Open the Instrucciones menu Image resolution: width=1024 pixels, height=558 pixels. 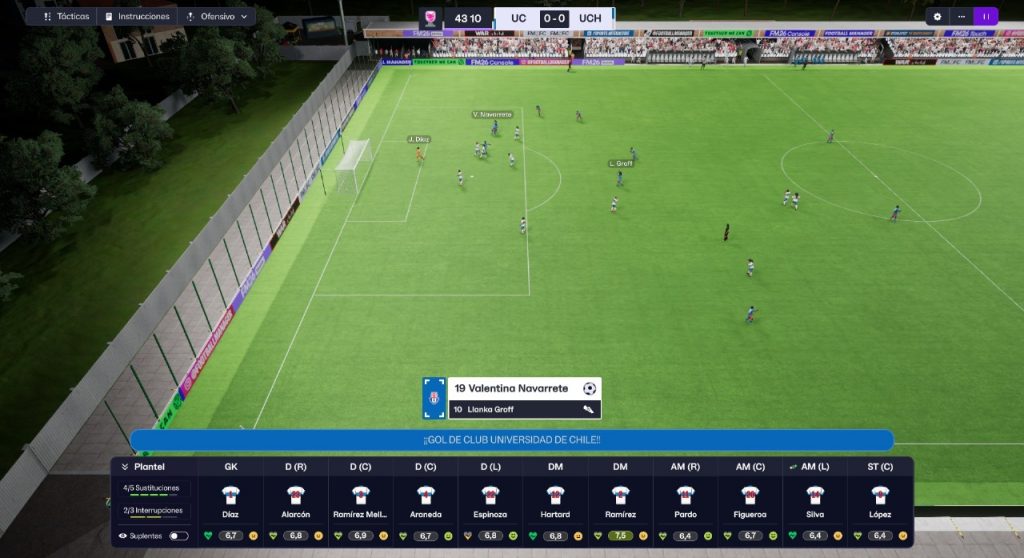137,17
